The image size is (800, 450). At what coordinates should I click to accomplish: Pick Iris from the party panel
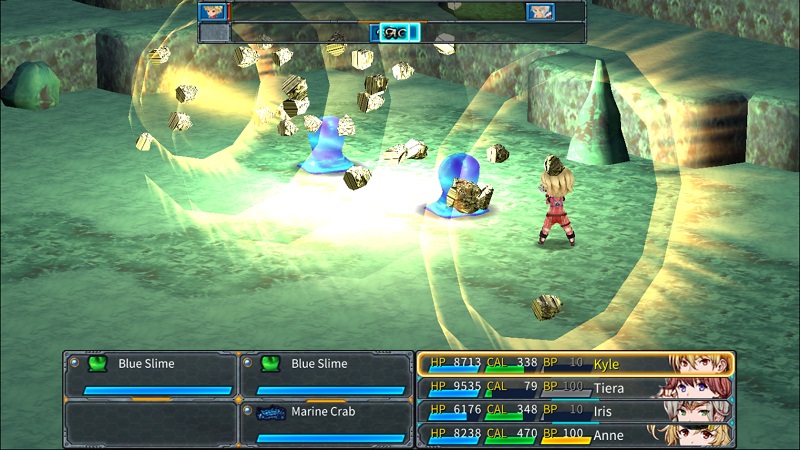575,410
